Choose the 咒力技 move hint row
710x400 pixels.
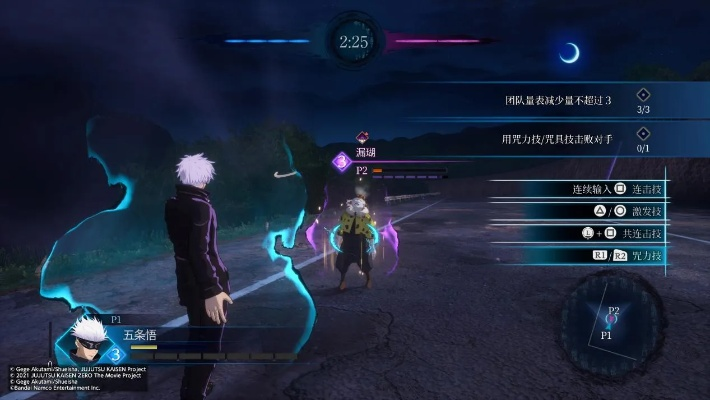point(598,256)
